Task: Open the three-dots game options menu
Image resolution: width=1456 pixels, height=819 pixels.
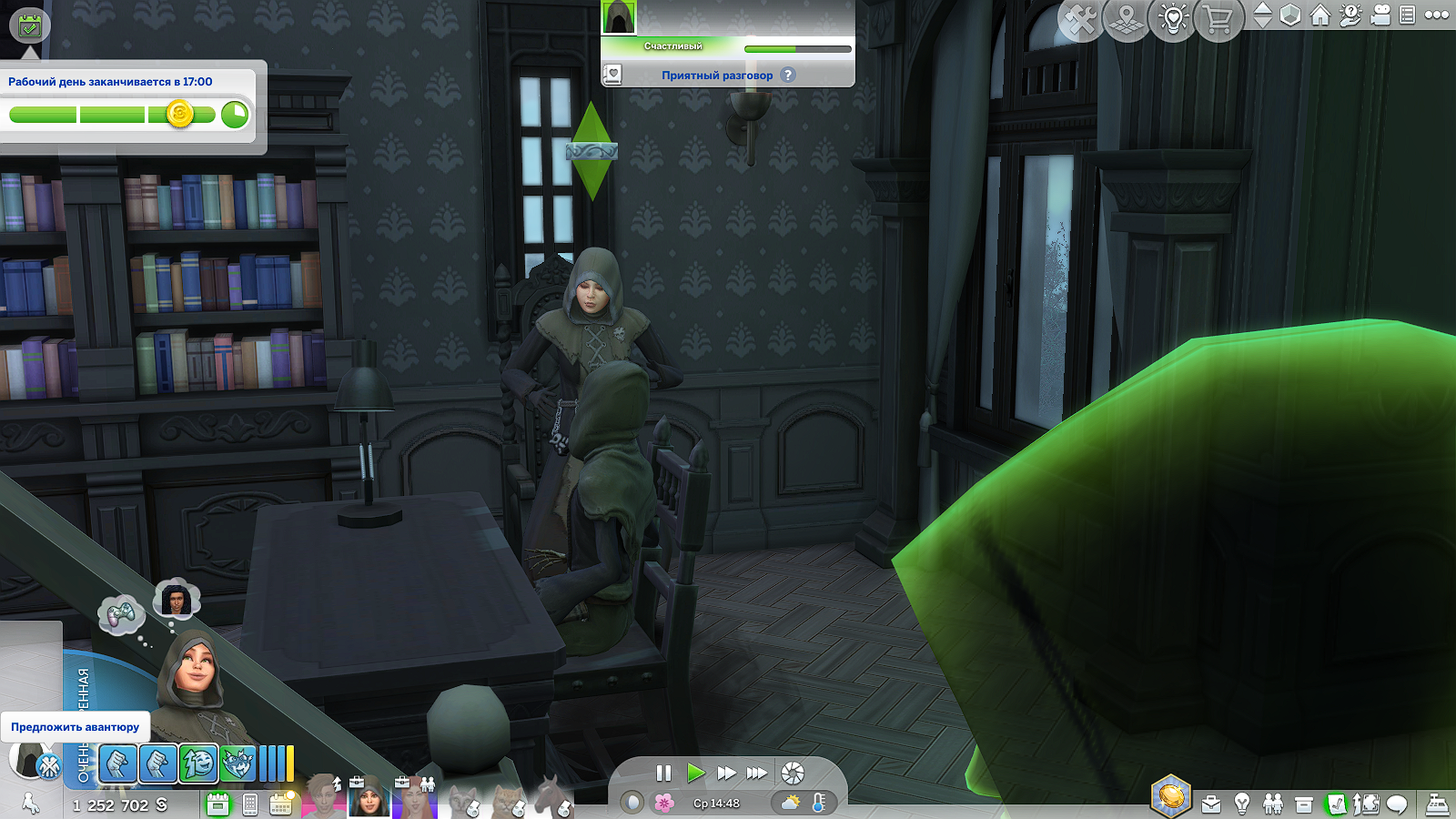Action: pos(1437,15)
